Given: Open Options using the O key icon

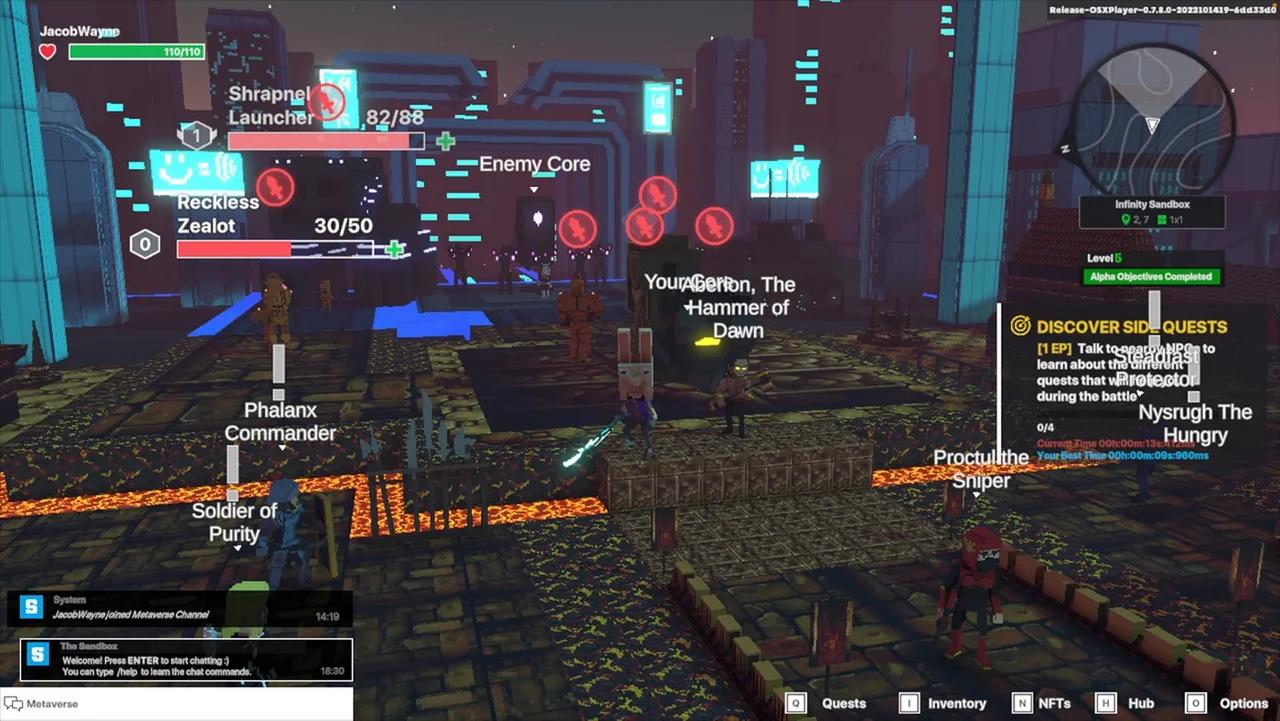Looking at the screenshot, I should (x=1196, y=703).
